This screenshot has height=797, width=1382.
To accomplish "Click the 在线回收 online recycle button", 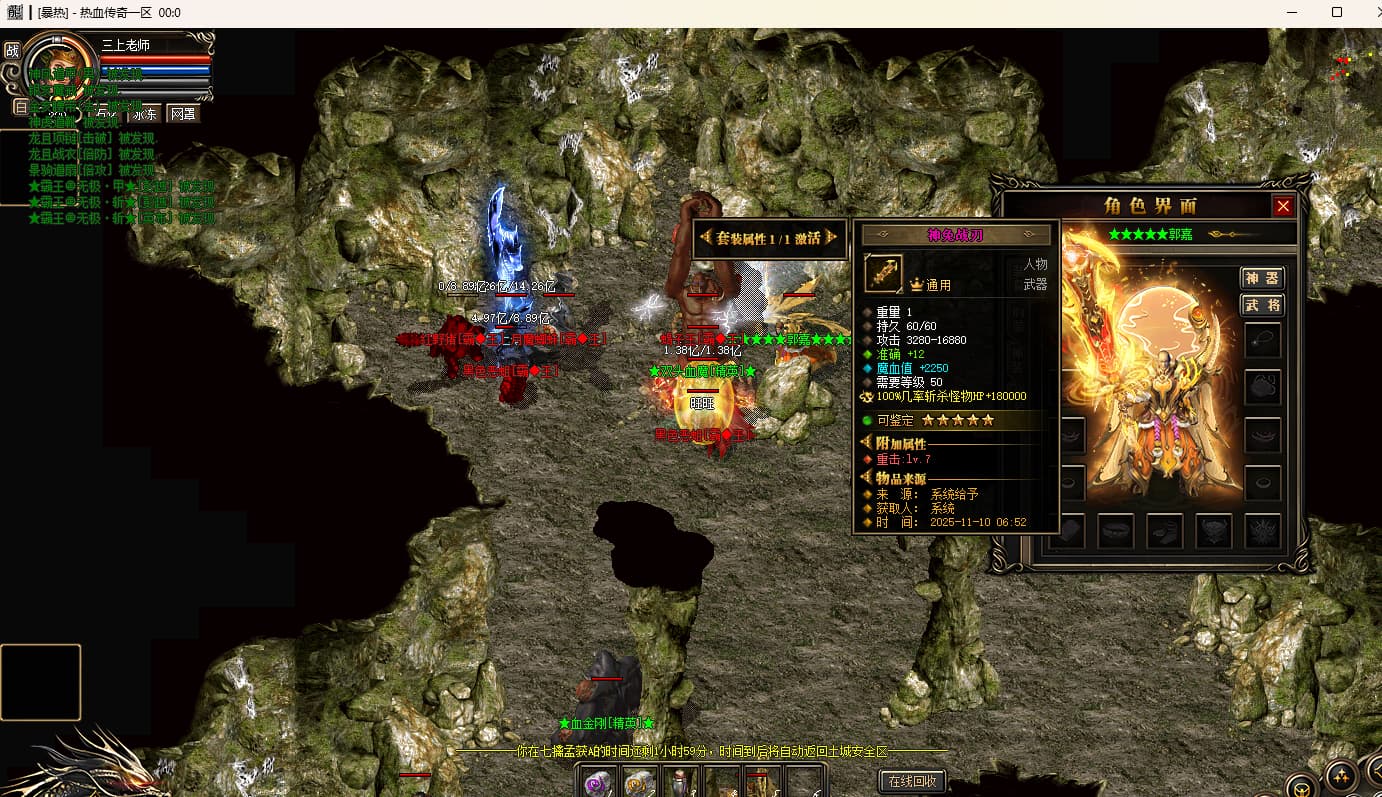I will [911, 781].
